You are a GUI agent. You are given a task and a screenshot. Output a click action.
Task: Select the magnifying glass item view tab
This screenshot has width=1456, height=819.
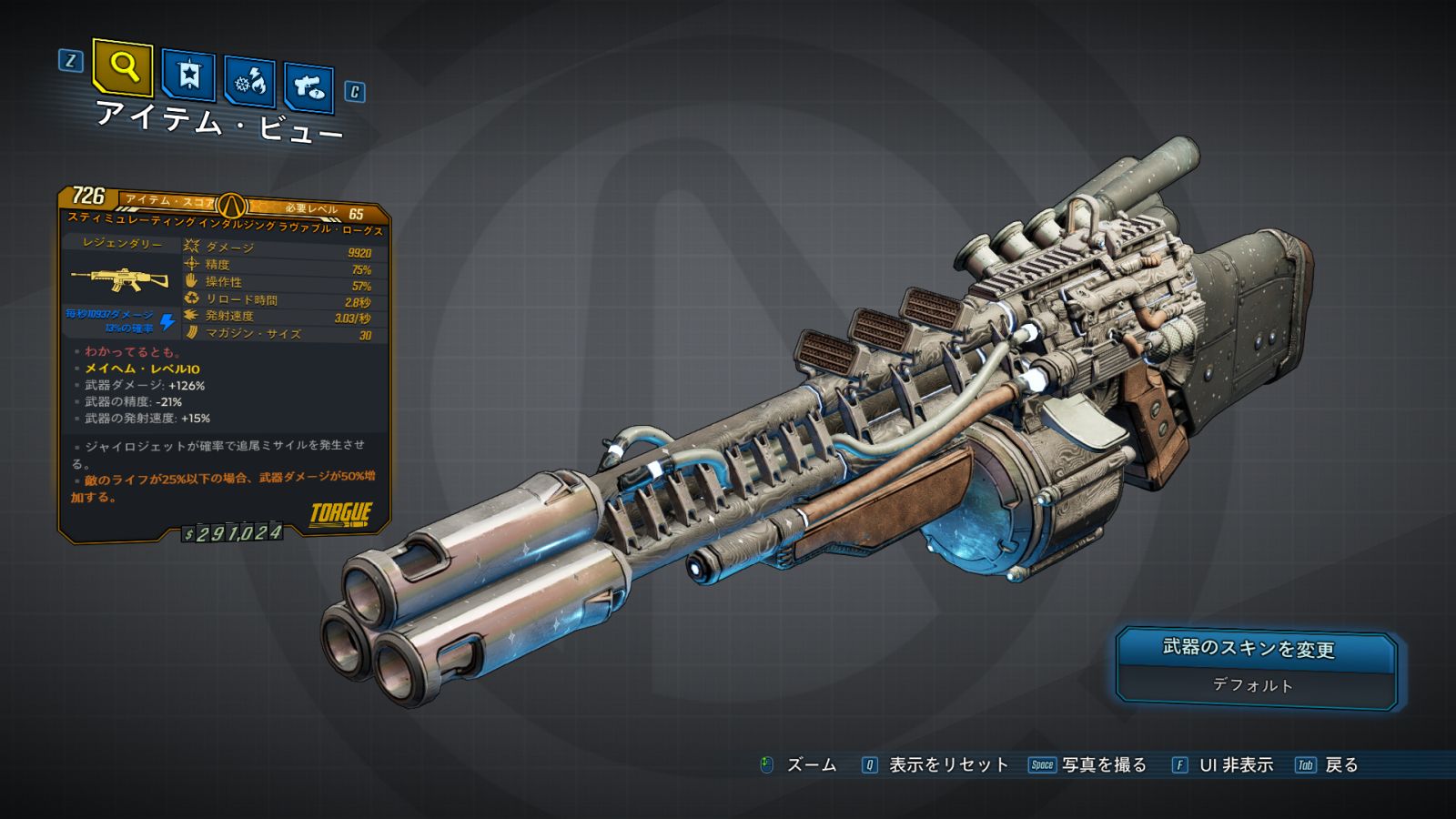(x=123, y=66)
